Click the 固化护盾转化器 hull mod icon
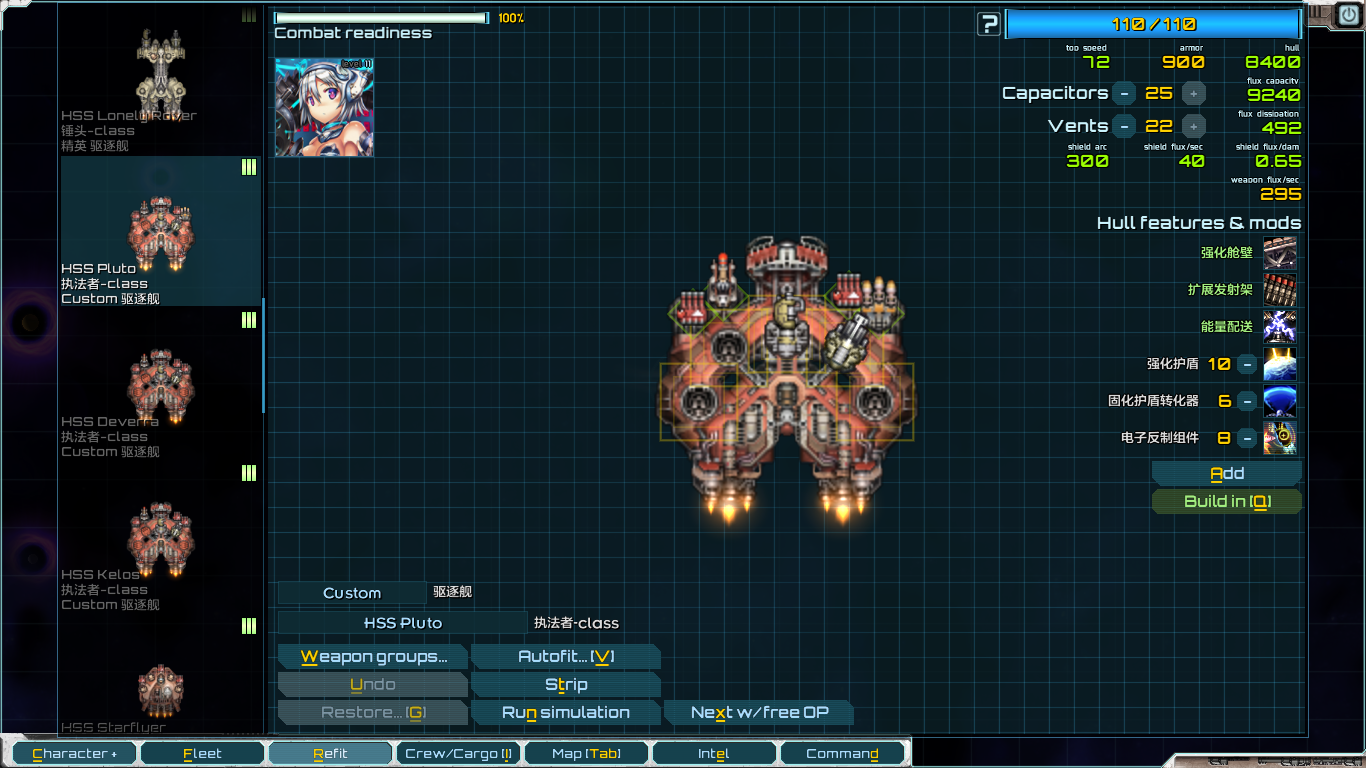 coord(1279,401)
